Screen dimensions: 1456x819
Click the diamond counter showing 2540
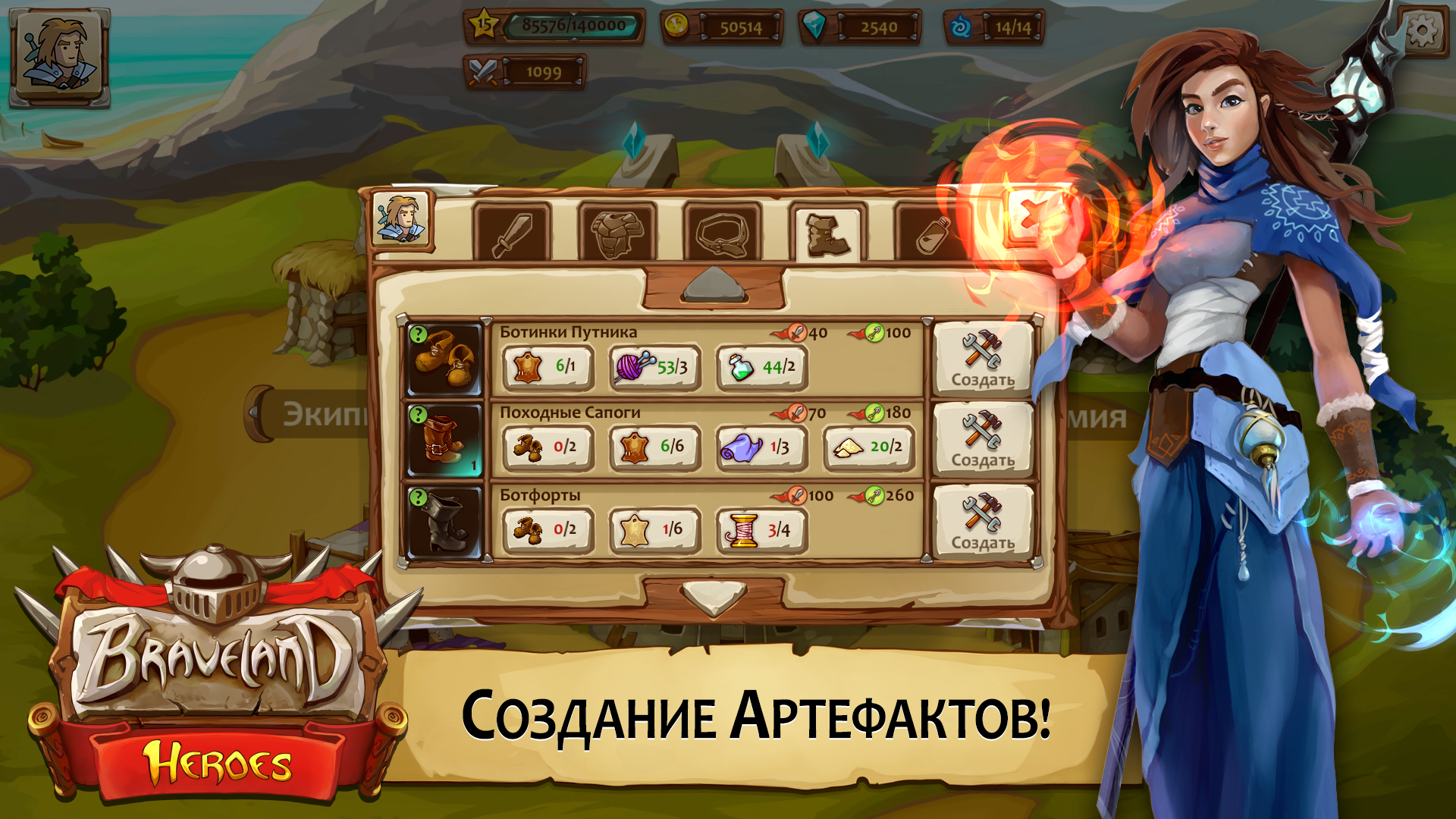click(857, 27)
